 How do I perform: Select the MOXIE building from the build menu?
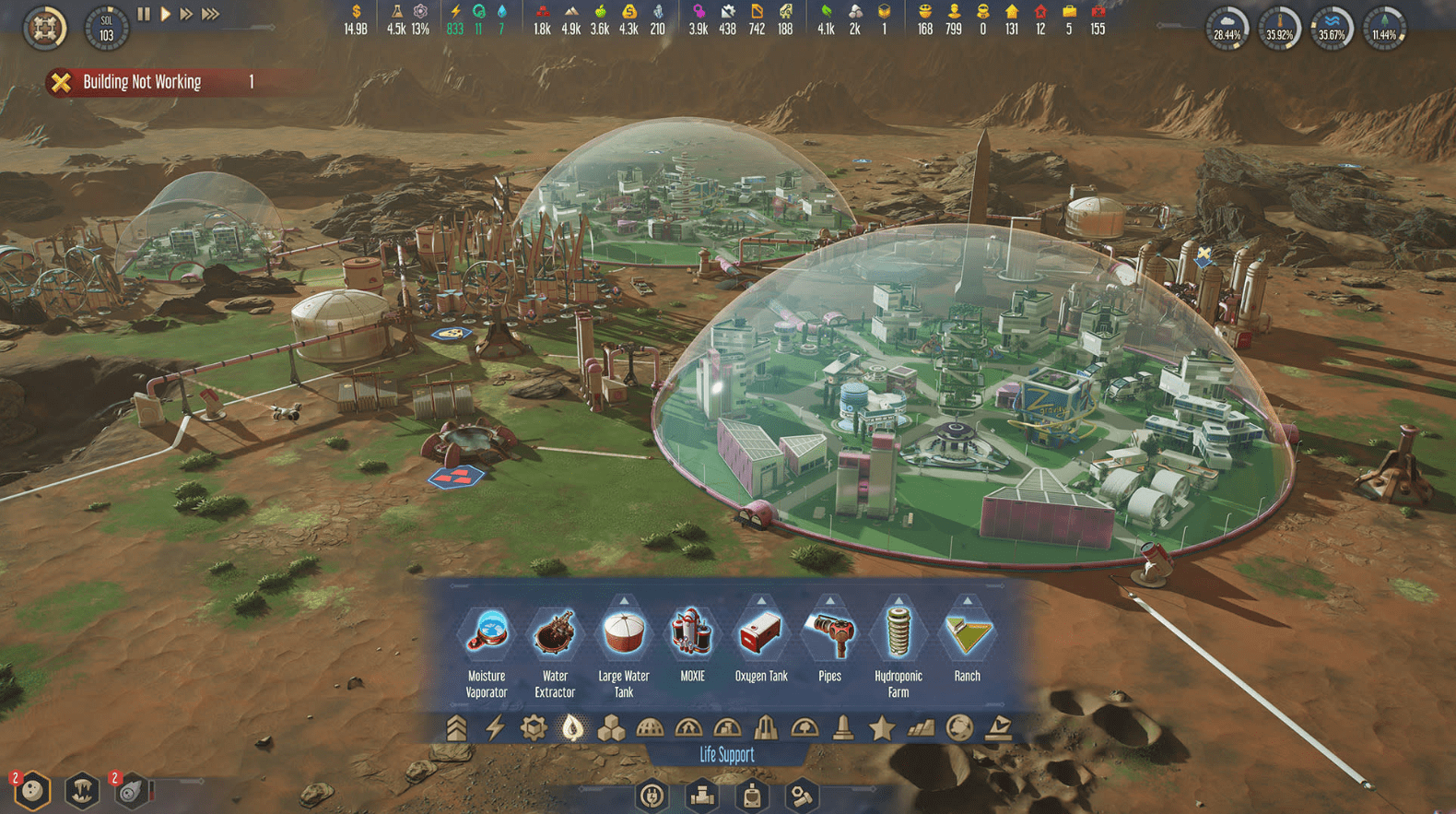(692, 634)
